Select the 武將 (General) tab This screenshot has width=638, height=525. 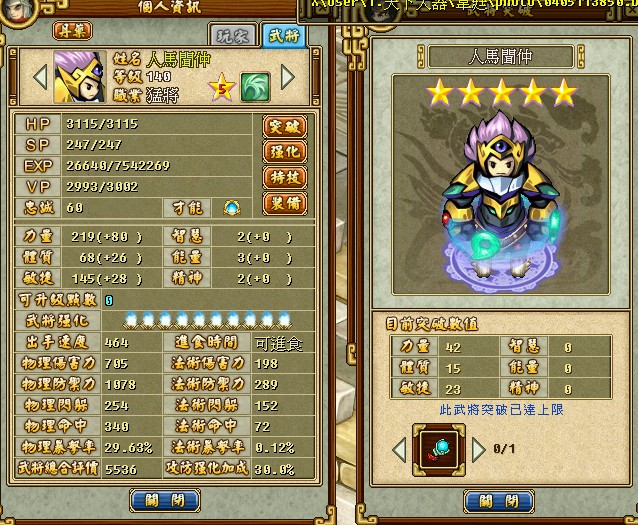point(285,34)
